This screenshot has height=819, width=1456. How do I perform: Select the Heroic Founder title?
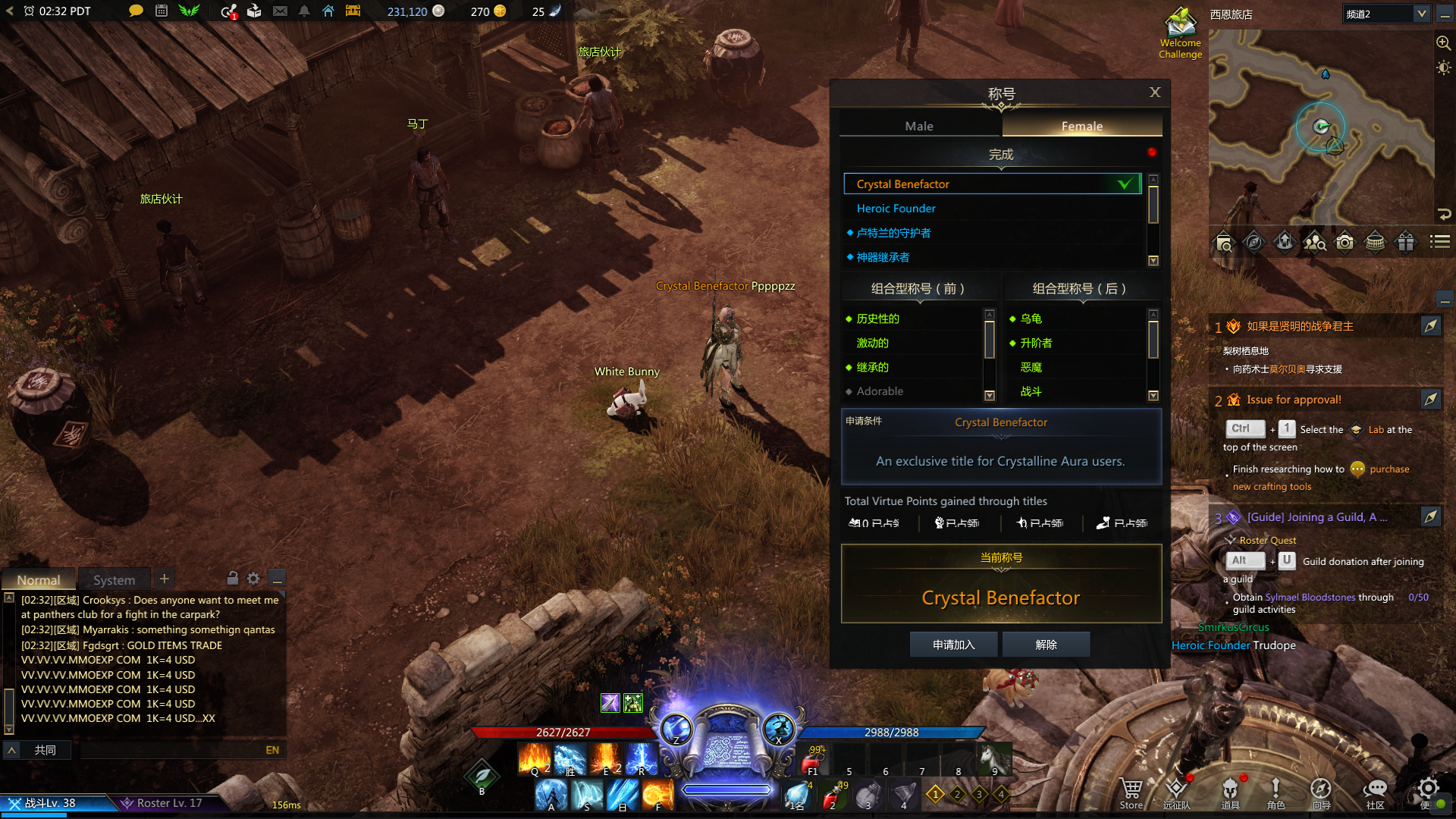tap(896, 209)
